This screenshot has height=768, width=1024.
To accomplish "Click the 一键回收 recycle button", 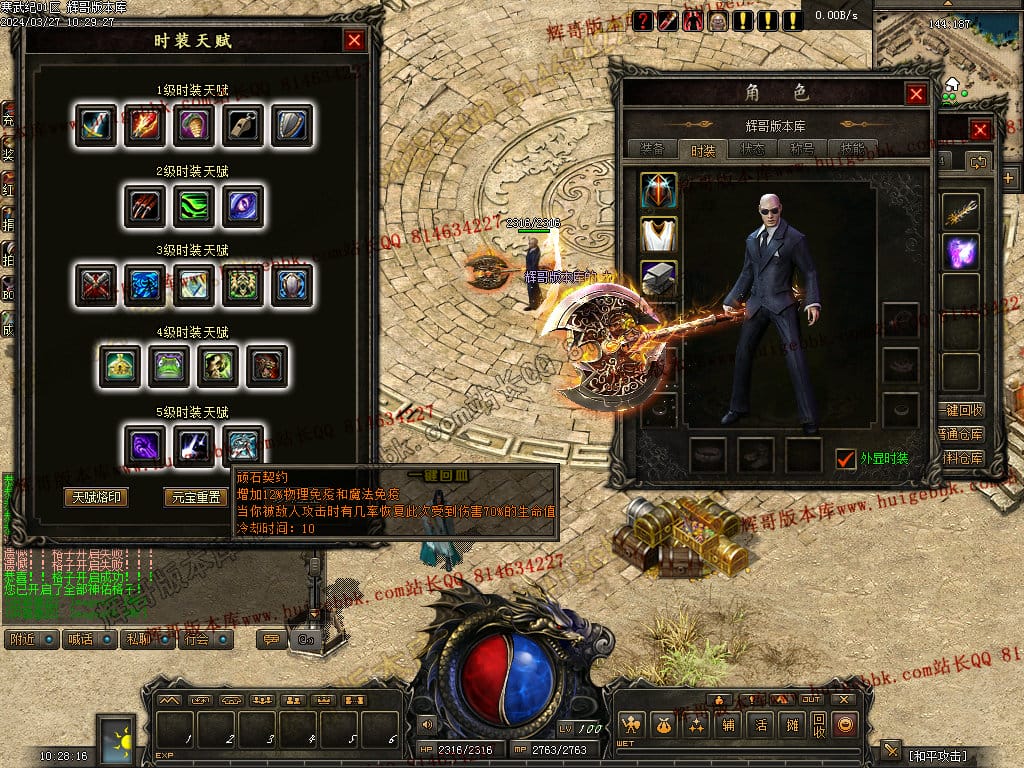I will 962,410.
